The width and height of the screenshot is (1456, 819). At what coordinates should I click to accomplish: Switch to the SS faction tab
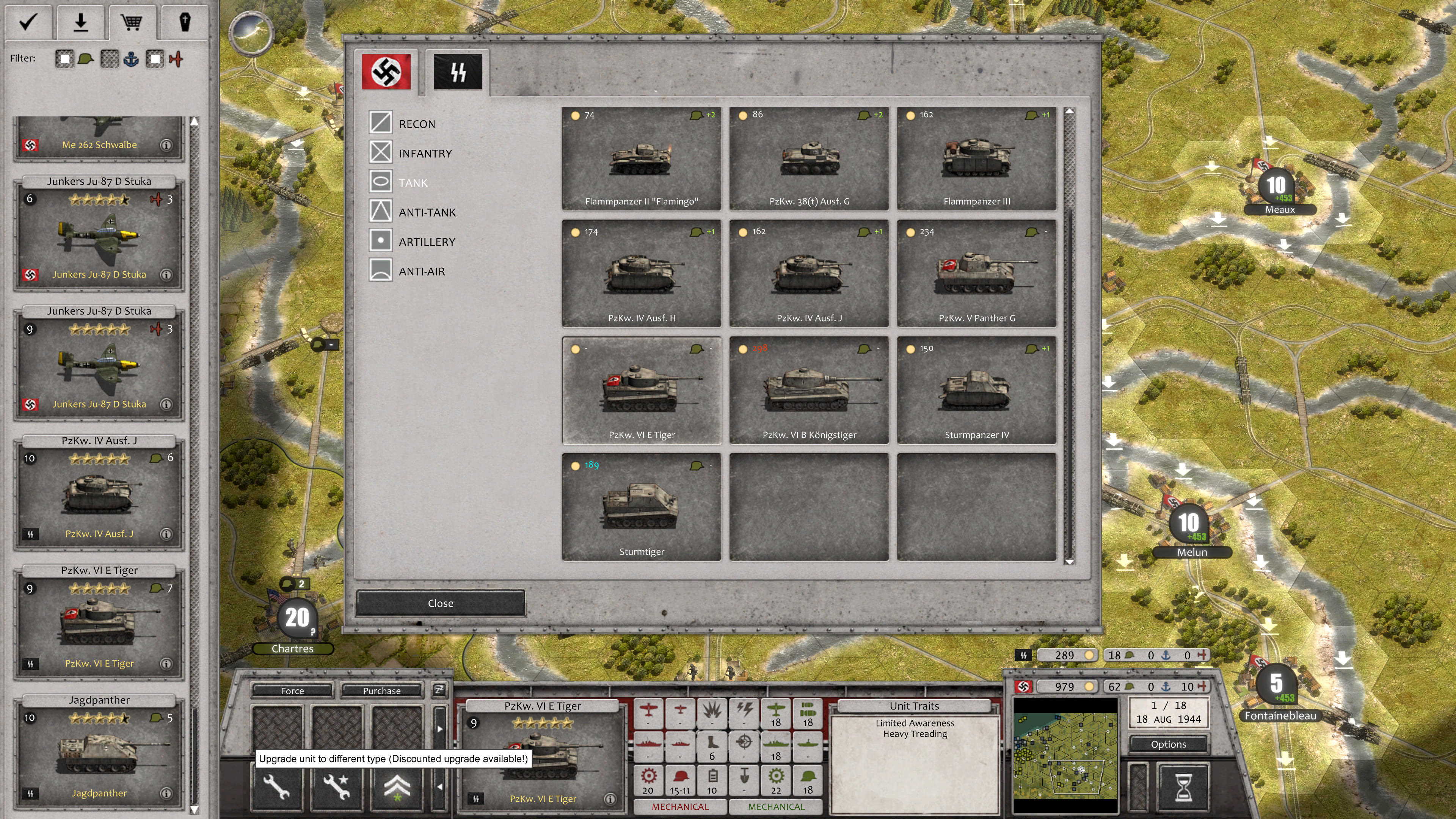(458, 72)
